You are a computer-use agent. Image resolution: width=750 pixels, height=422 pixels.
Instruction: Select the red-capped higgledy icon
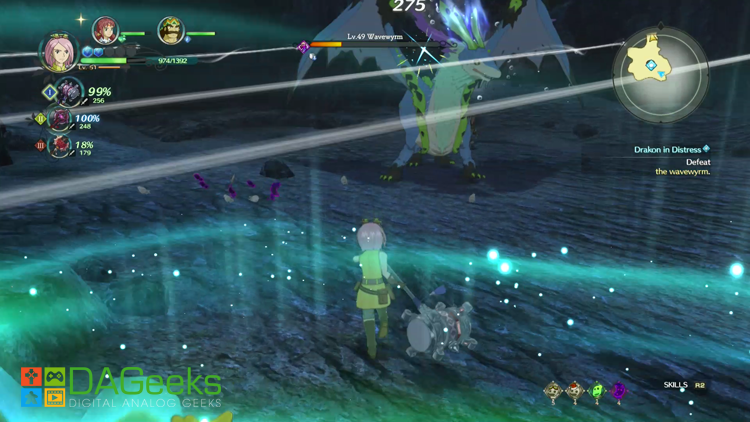575,391
